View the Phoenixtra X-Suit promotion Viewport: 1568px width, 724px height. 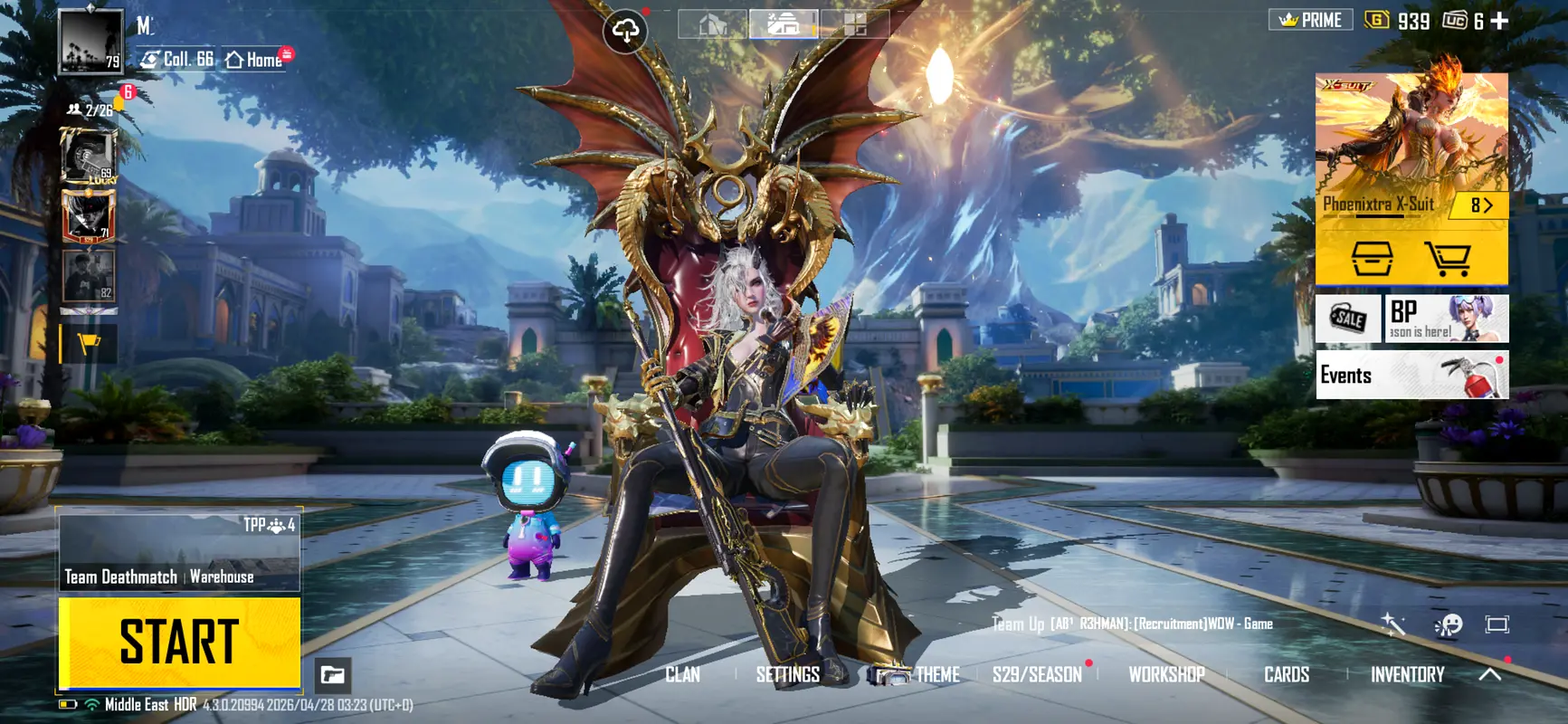click(1411, 145)
